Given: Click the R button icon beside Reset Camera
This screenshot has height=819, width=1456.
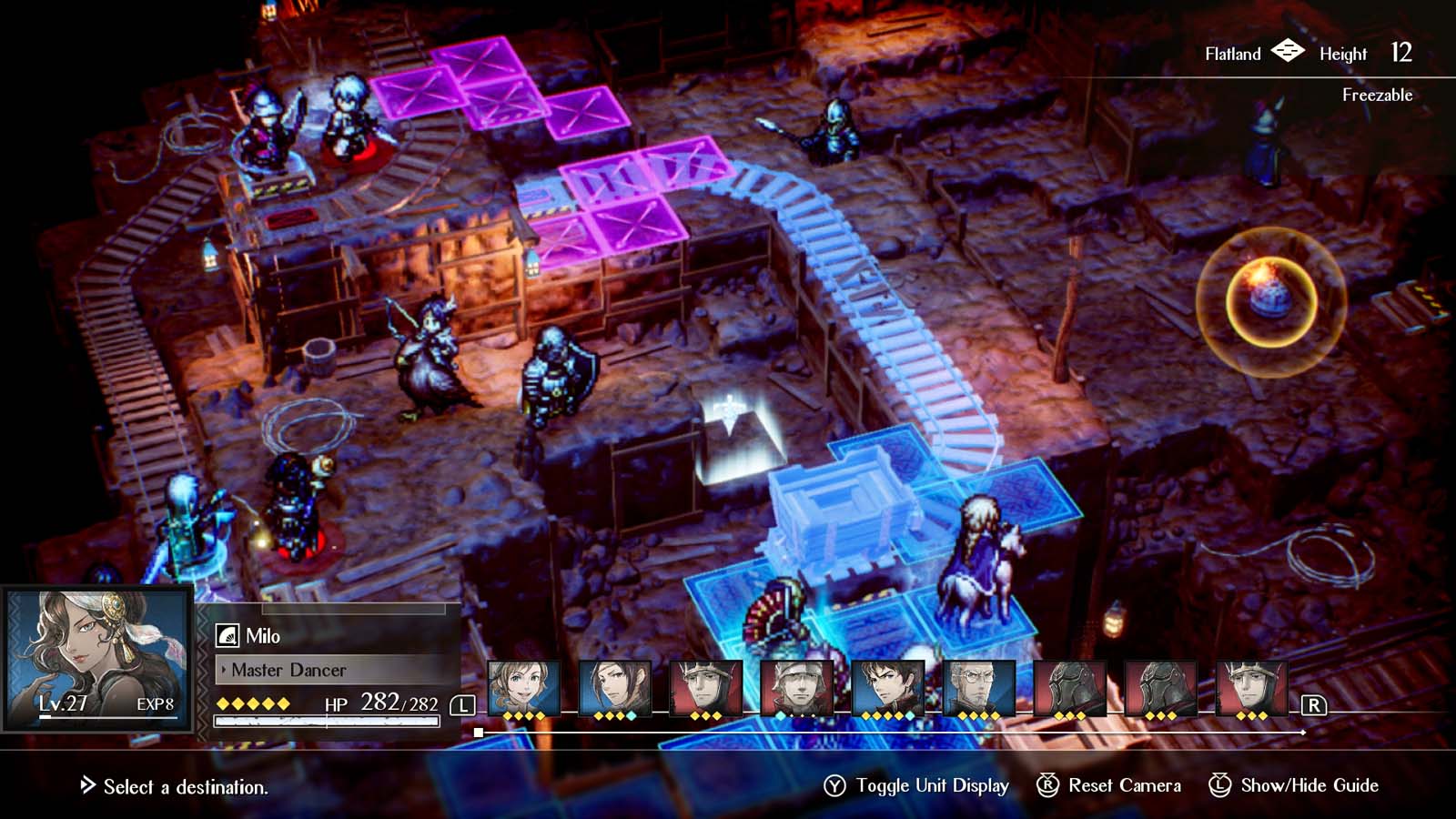Looking at the screenshot, I should pos(1046,784).
